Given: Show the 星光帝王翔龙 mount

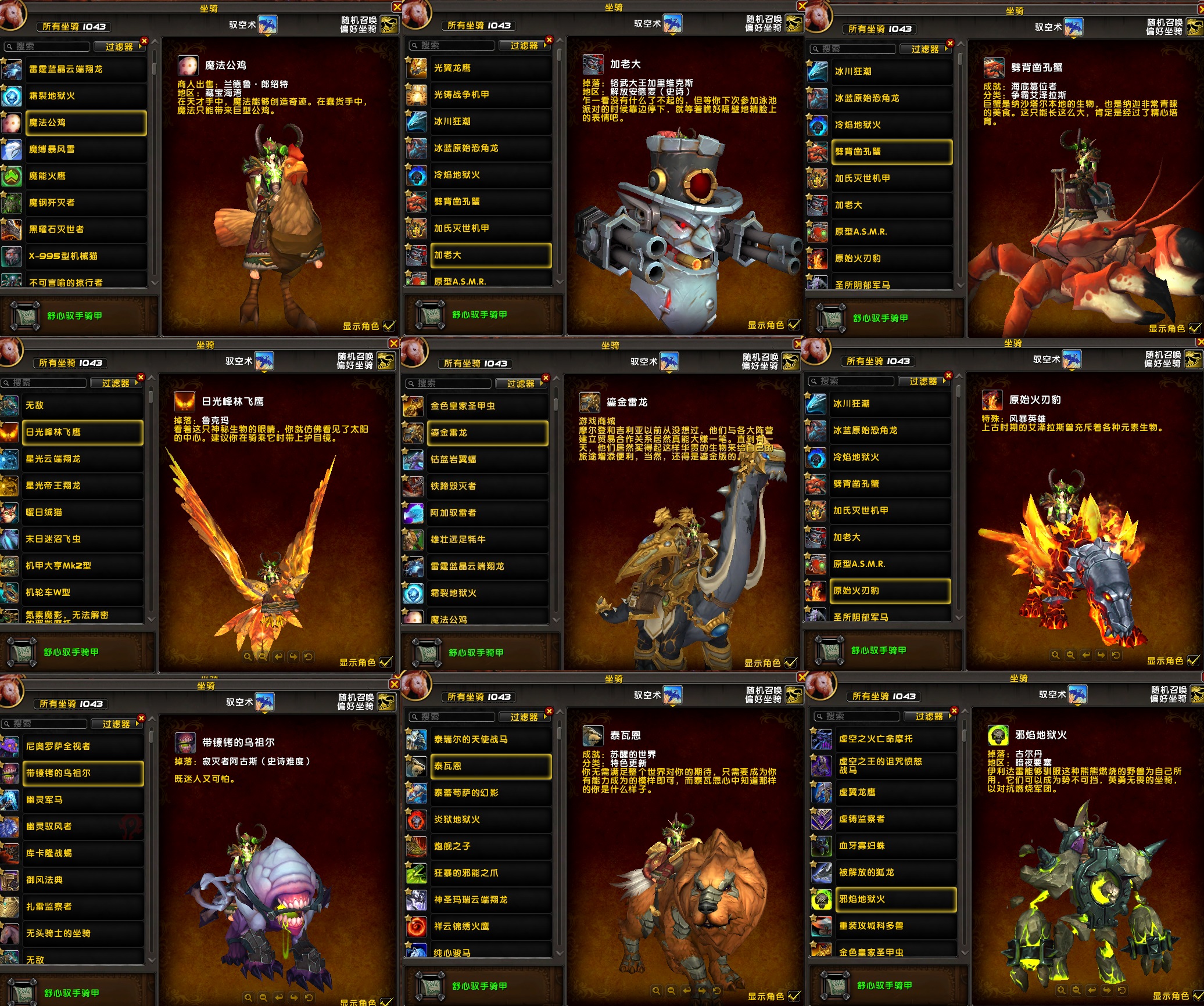Looking at the screenshot, I should (83, 486).
